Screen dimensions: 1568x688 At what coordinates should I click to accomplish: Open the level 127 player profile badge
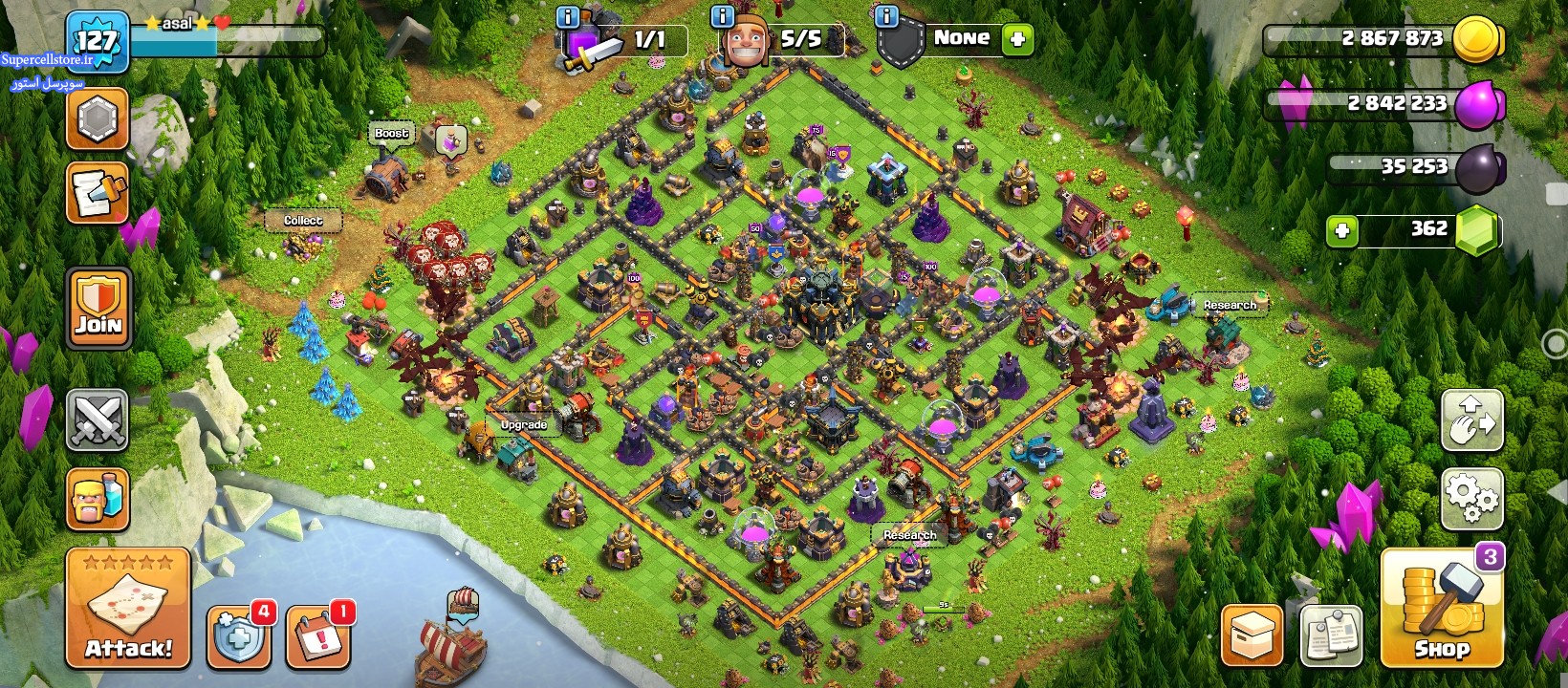(x=98, y=41)
